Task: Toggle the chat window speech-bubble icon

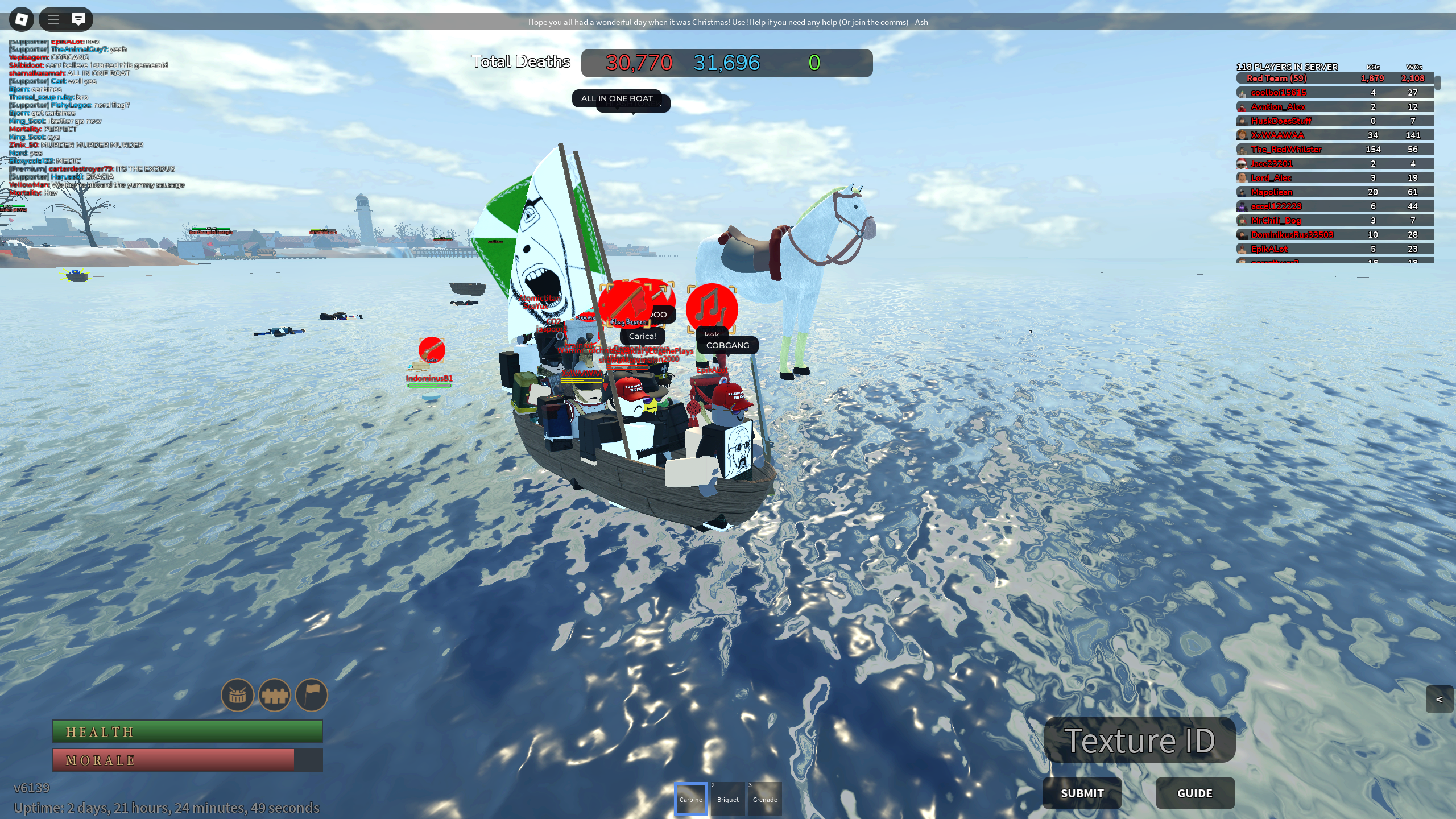Action: [x=78, y=19]
